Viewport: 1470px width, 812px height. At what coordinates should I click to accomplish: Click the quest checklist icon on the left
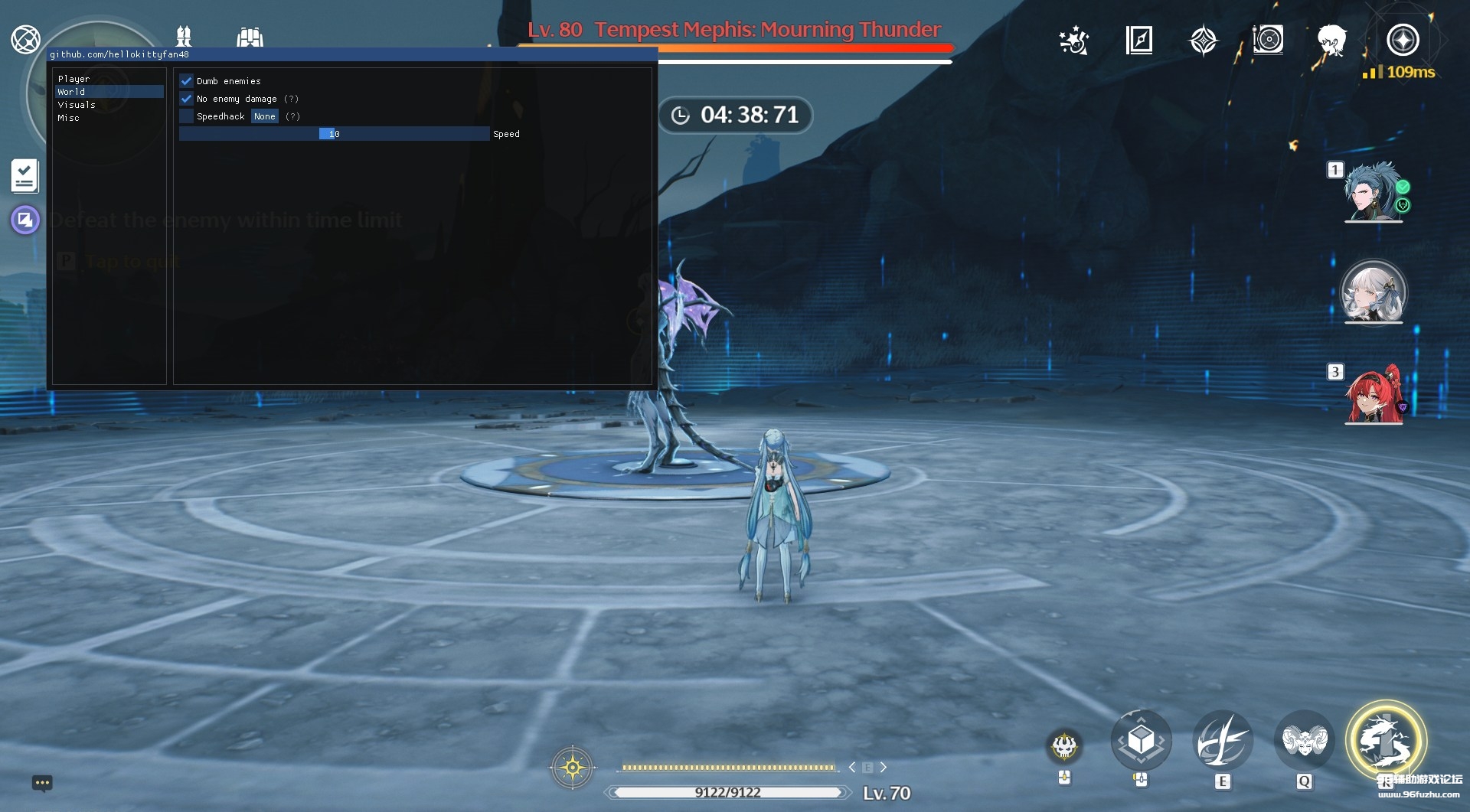pos(24,177)
